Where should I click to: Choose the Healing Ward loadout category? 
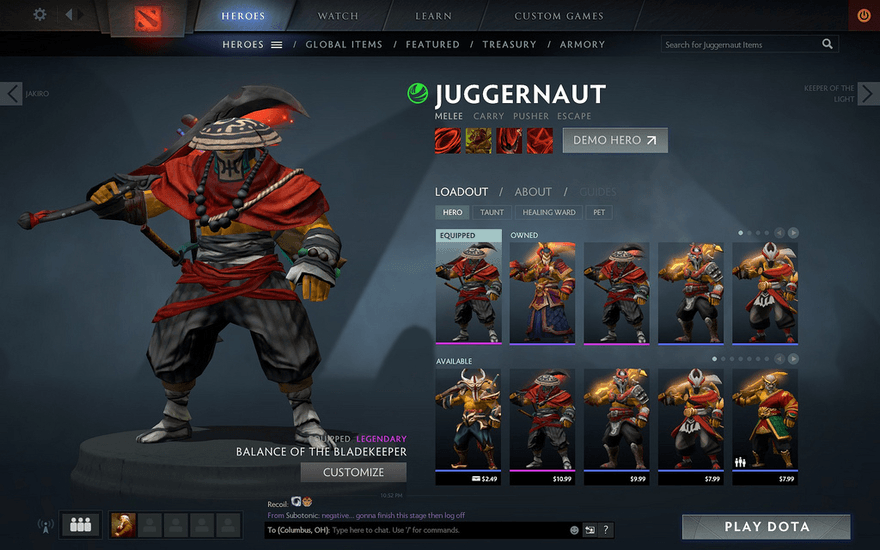pos(549,212)
